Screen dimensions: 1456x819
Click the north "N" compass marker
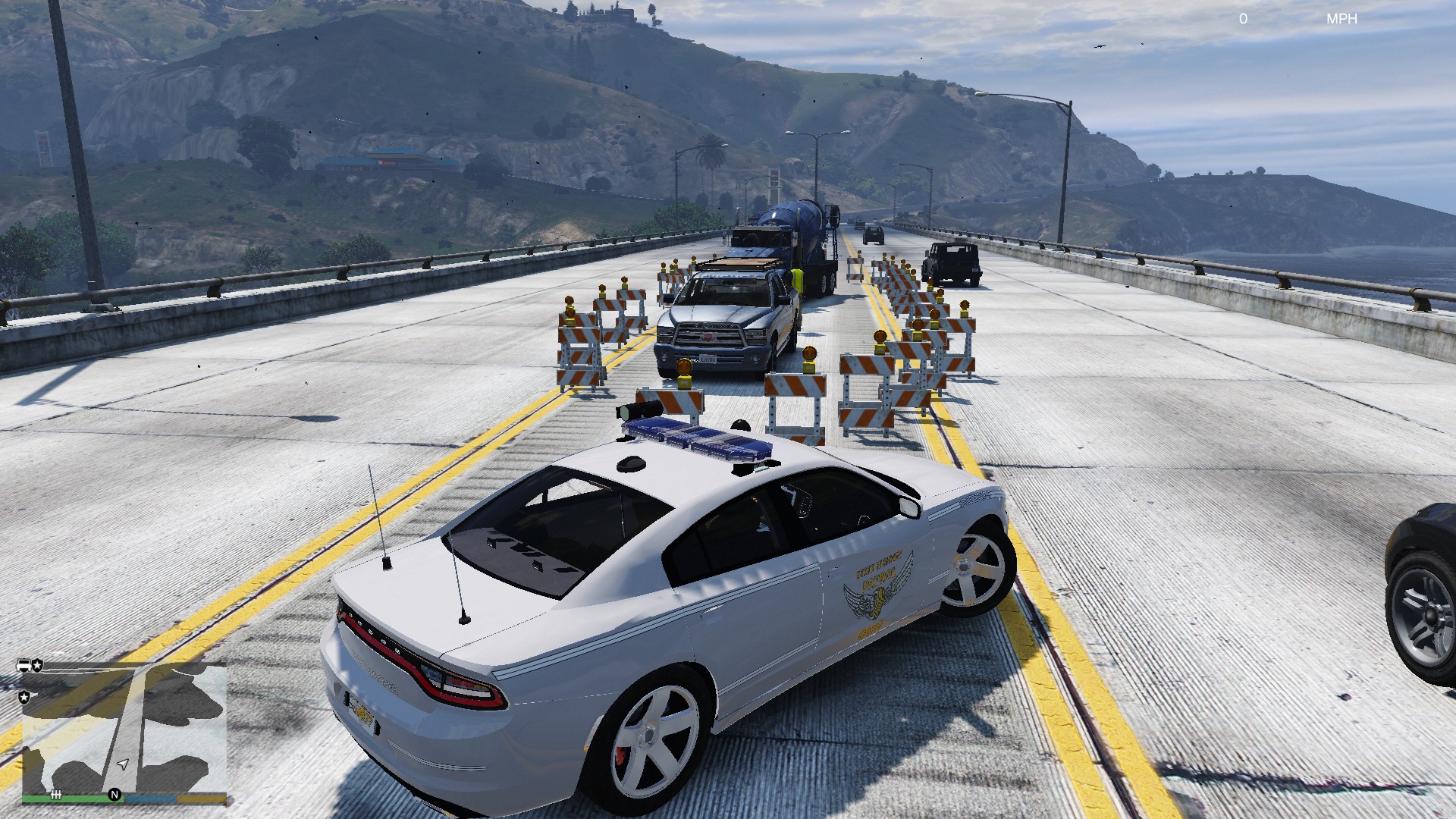(115, 794)
